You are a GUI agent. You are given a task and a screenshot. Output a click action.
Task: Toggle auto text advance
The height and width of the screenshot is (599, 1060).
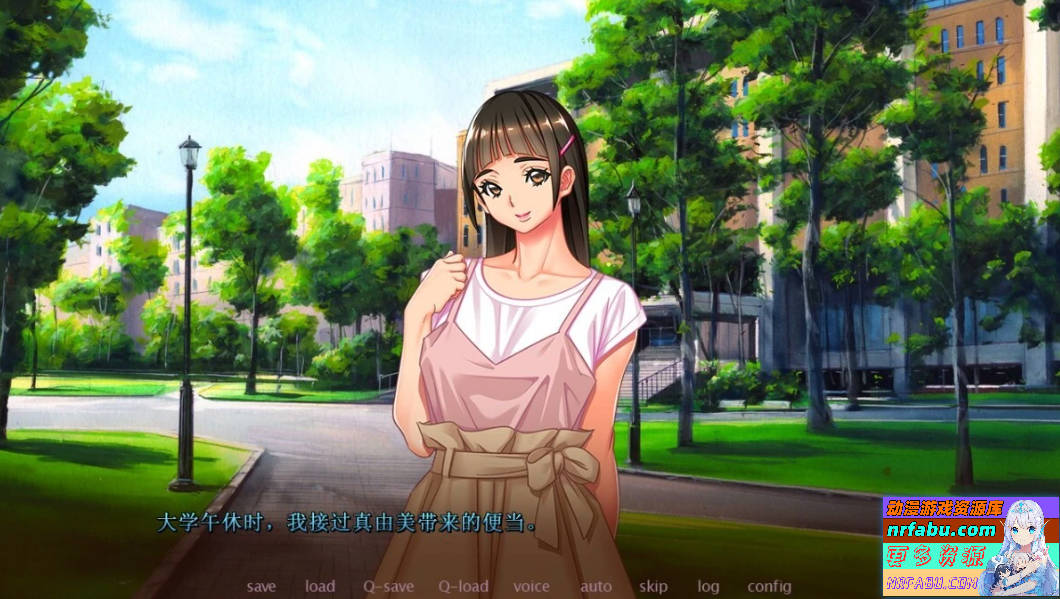pos(596,587)
